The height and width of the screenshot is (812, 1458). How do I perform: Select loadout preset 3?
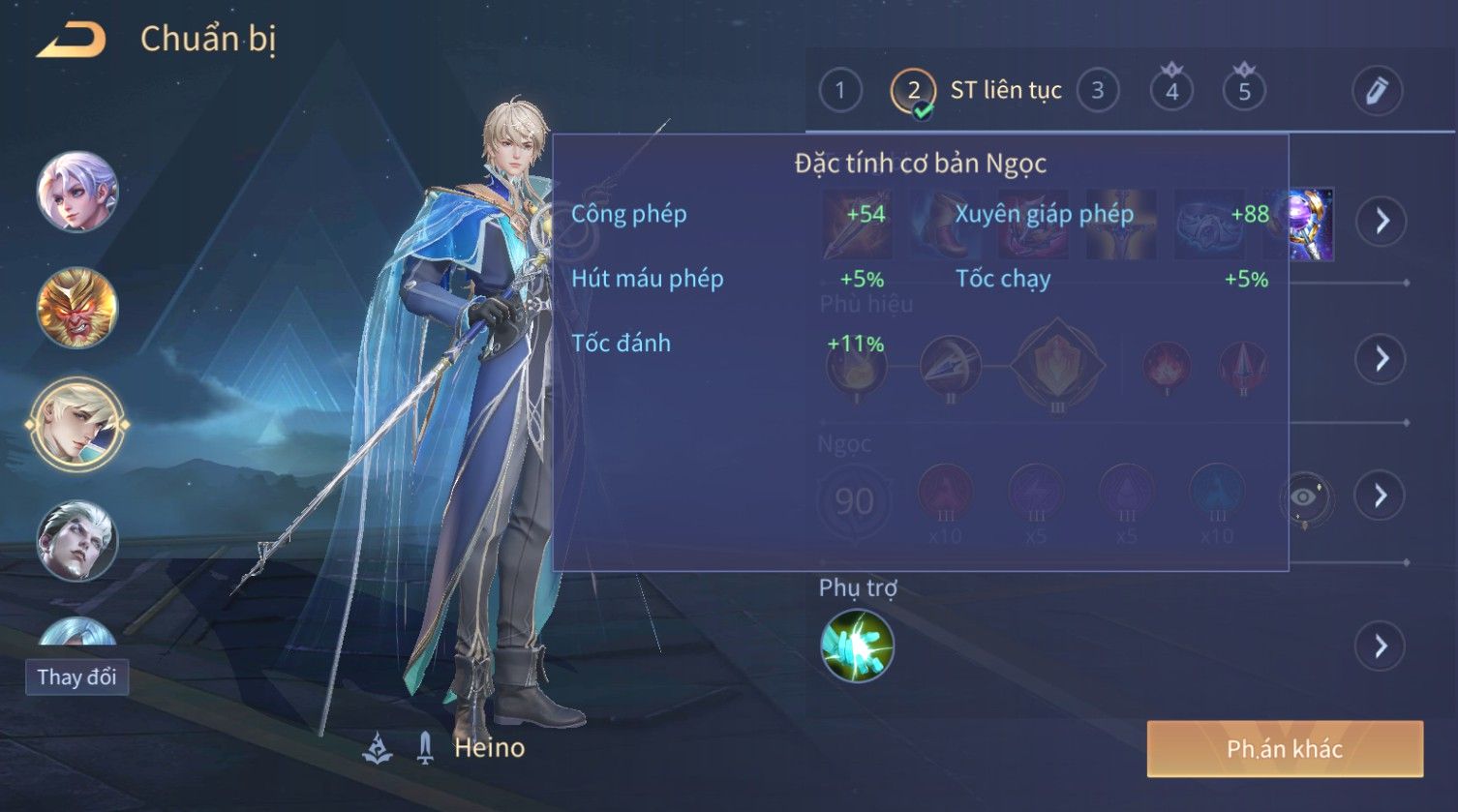1097,91
